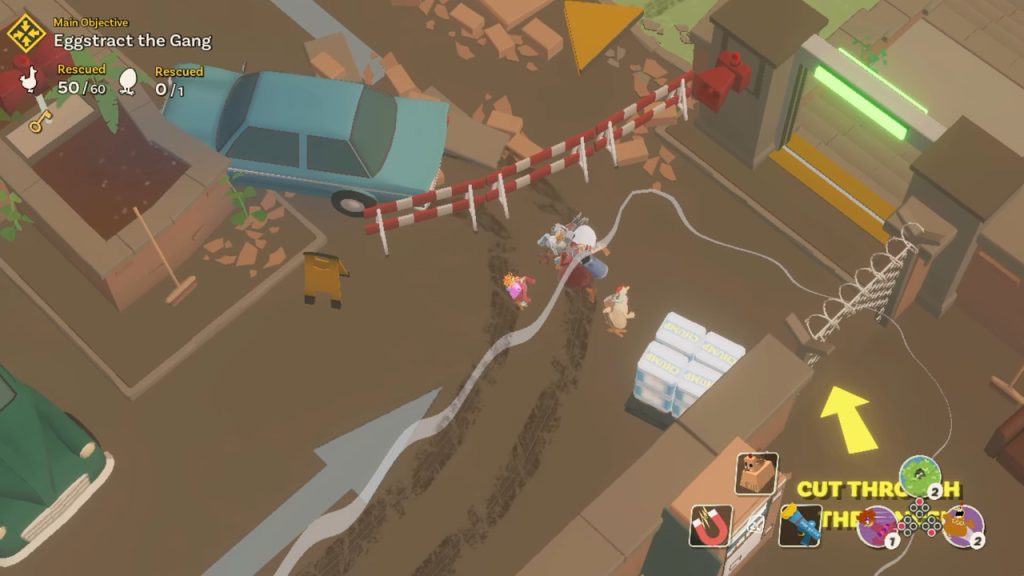Equip the blue launcher gadget slot

799,525
